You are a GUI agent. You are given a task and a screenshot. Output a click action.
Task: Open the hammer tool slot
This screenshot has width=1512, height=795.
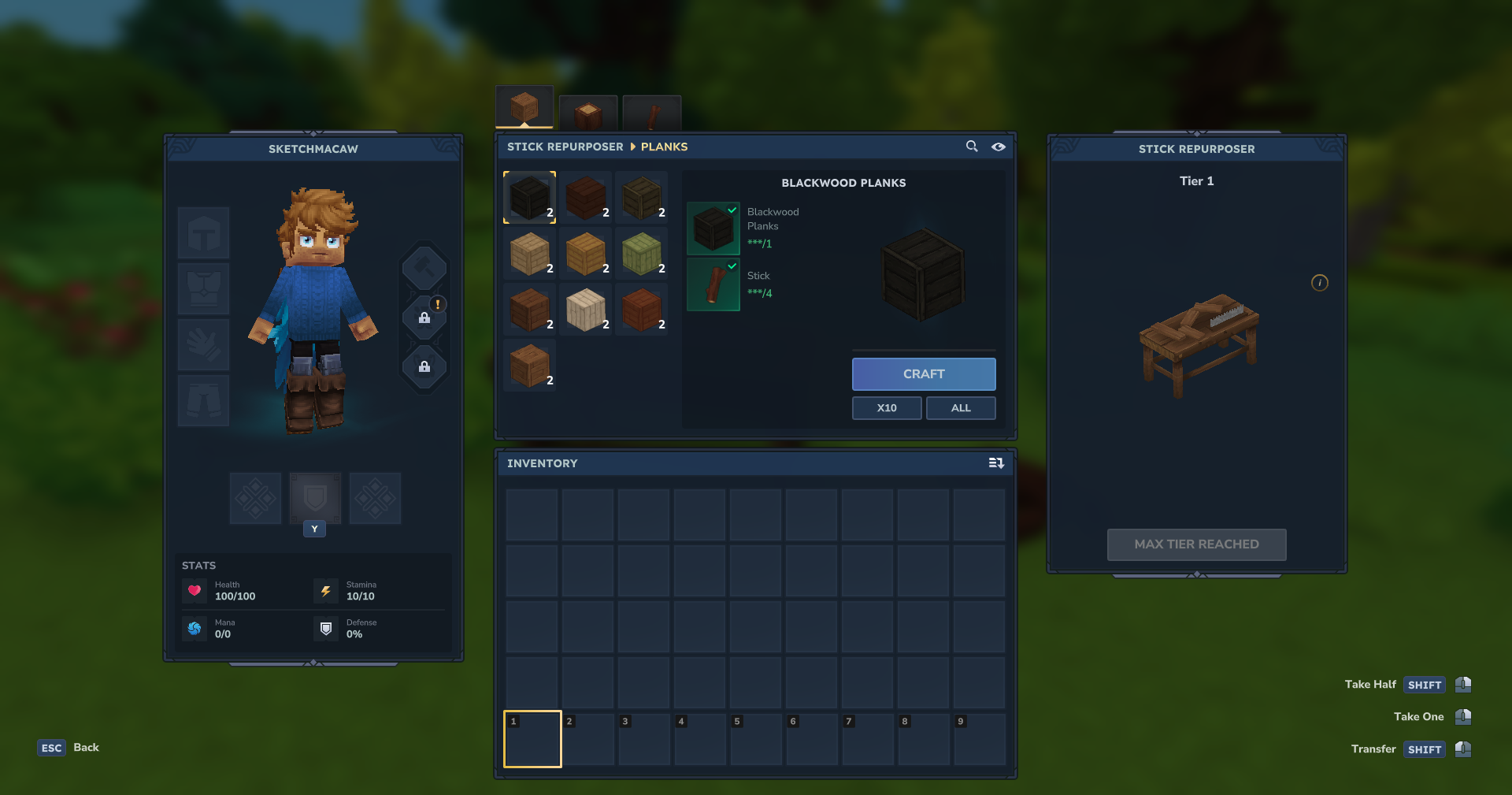click(424, 269)
